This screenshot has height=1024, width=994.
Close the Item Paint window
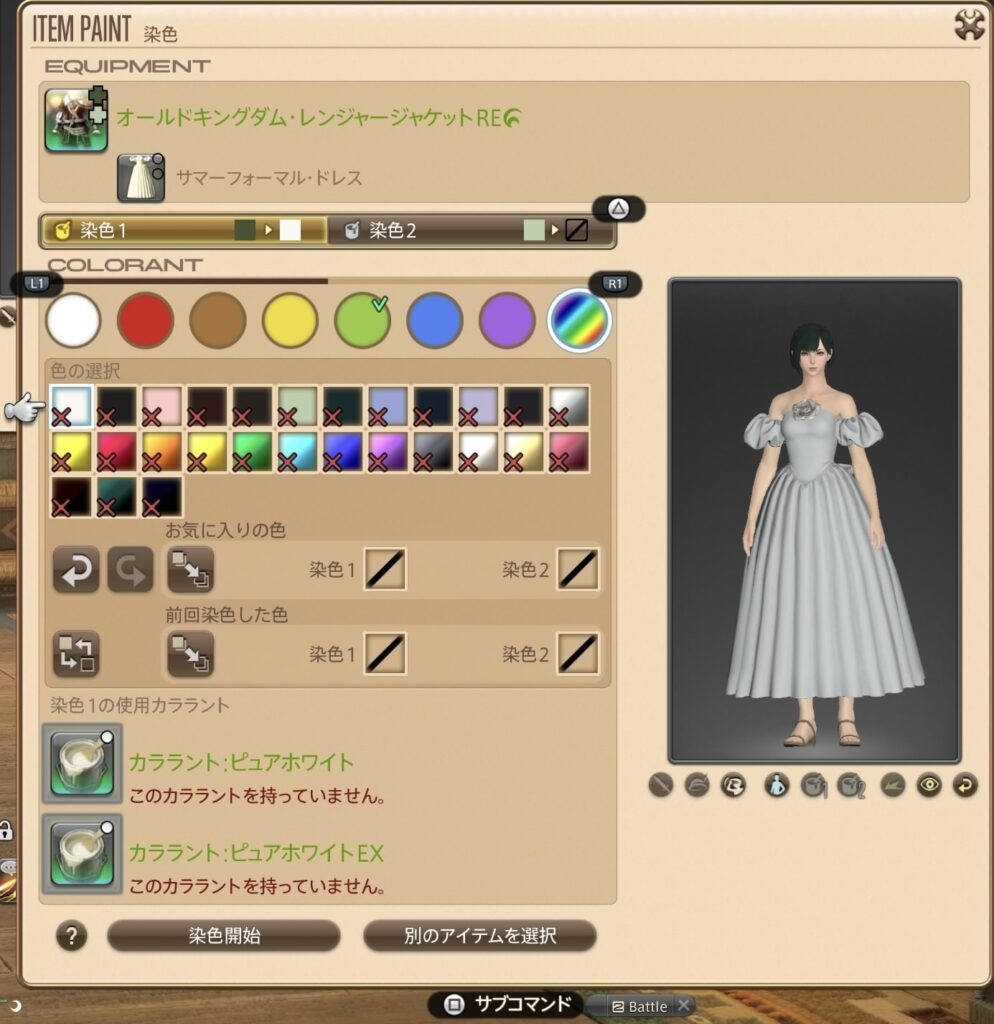click(969, 25)
